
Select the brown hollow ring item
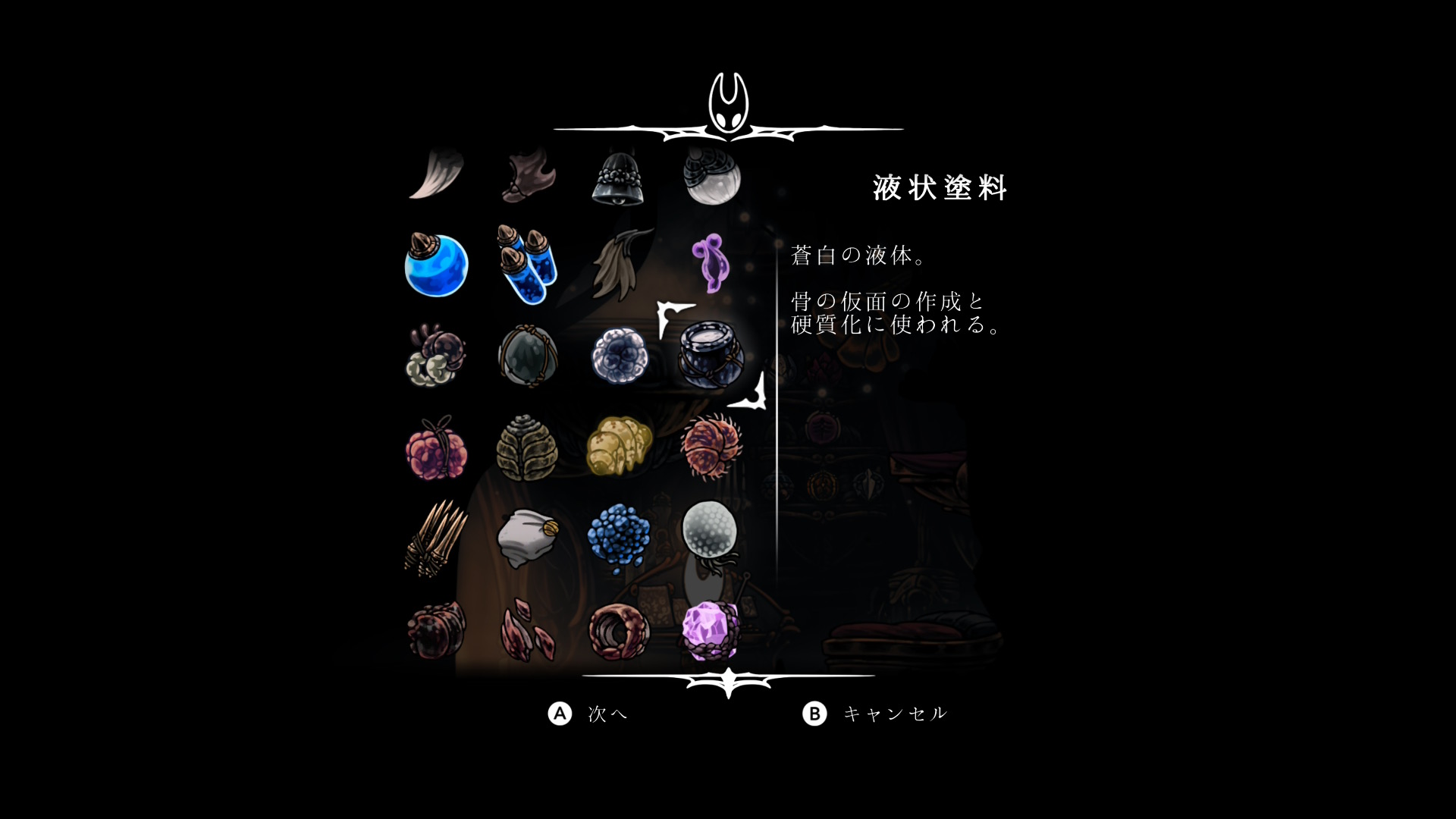pos(620,631)
